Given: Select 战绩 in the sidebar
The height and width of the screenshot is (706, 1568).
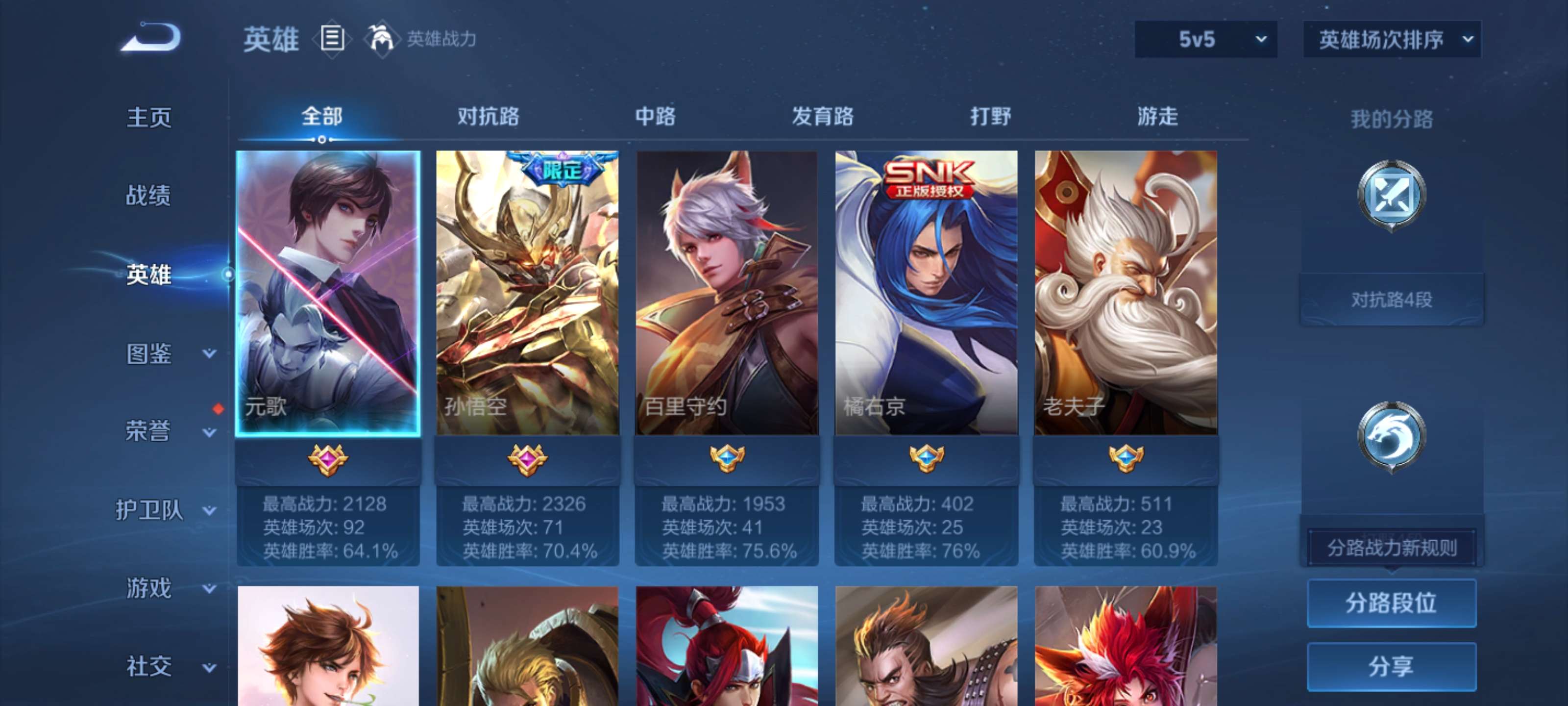Looking at the screenshot, I should point(148,196).
